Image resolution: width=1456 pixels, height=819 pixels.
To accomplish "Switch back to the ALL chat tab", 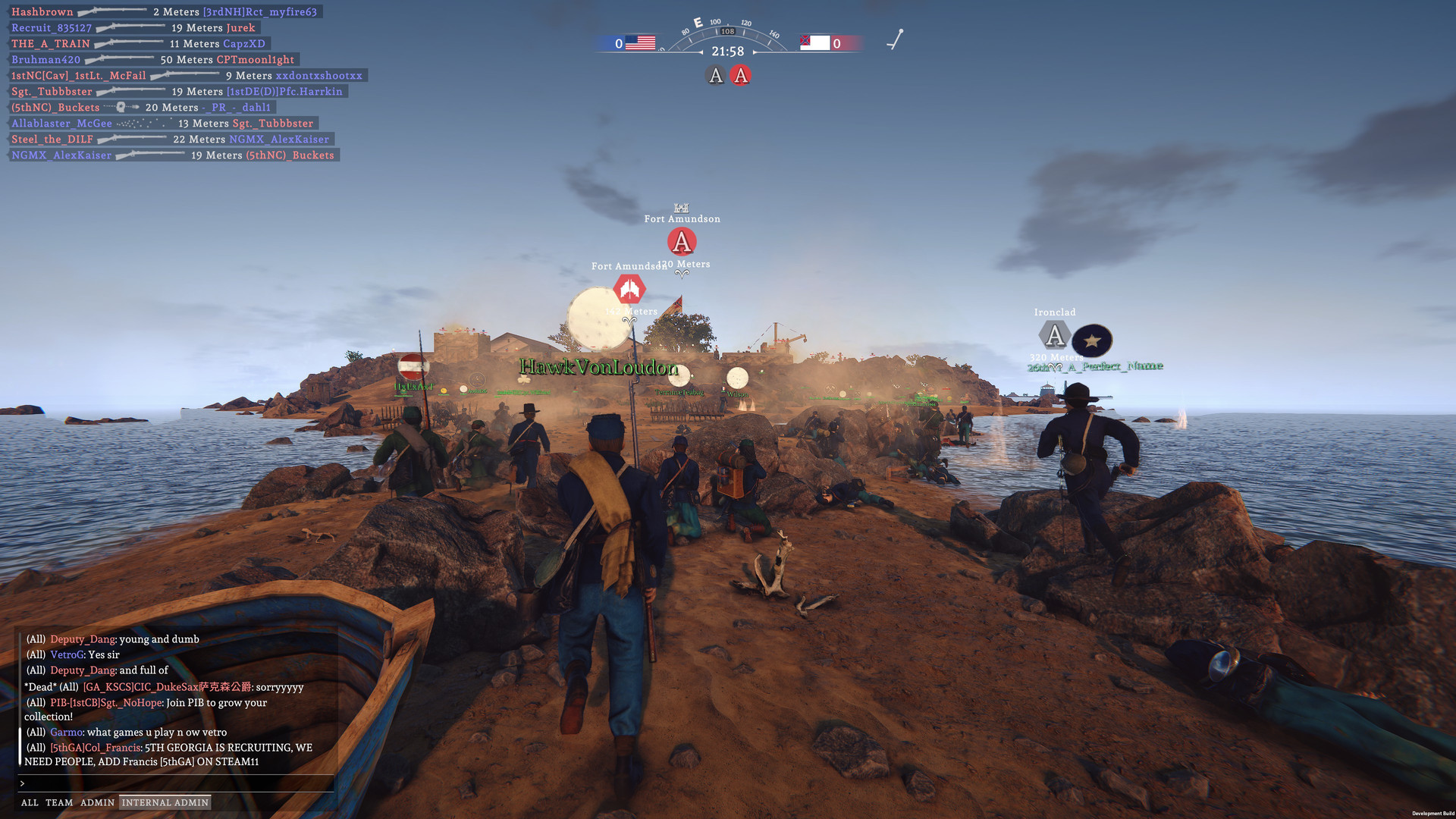I will [x=30, y=802].
